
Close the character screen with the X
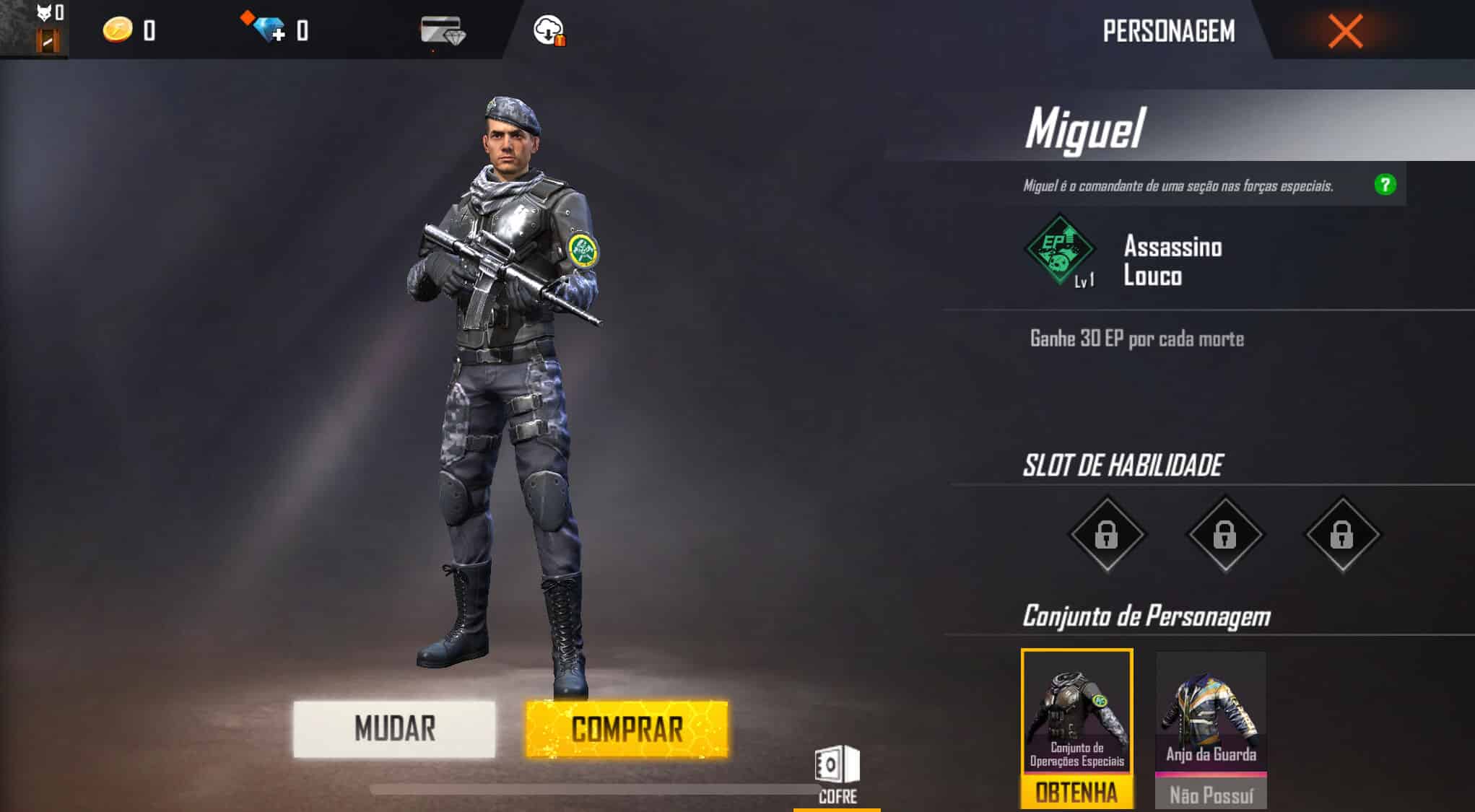(1344, 30)
